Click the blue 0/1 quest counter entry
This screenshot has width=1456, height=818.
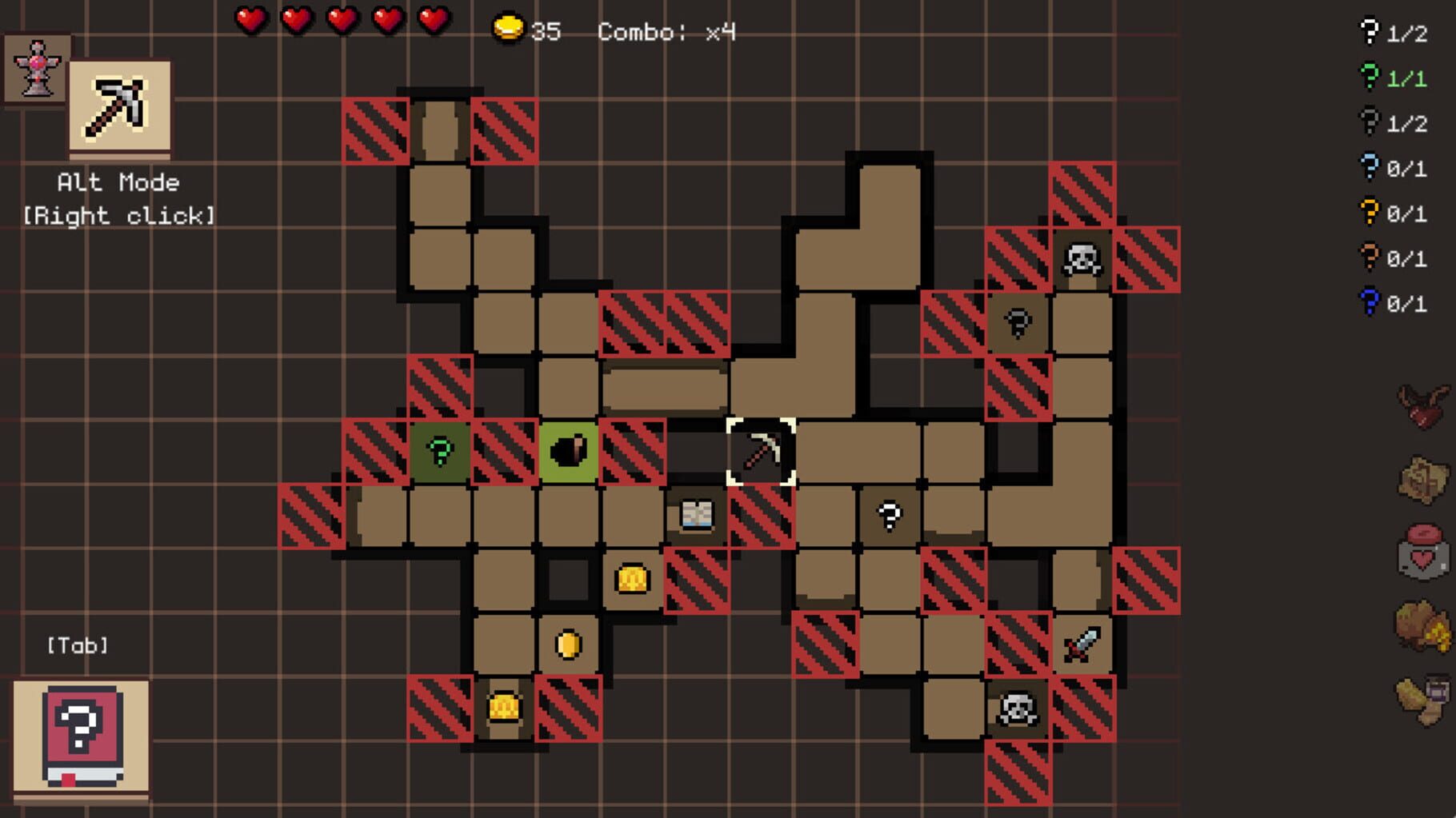1394,304
